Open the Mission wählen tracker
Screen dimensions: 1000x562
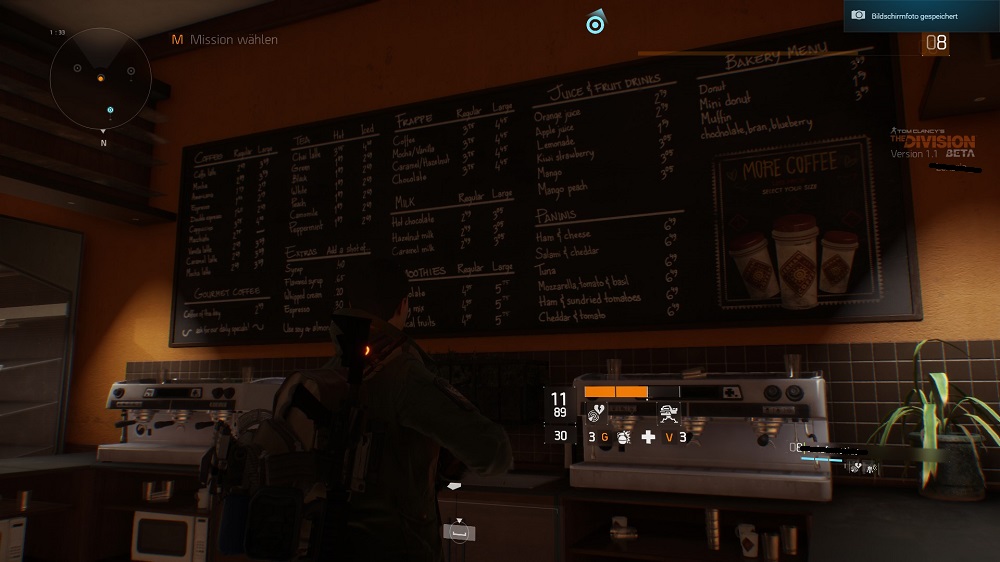pyautogui.click(x=224, y=40)
